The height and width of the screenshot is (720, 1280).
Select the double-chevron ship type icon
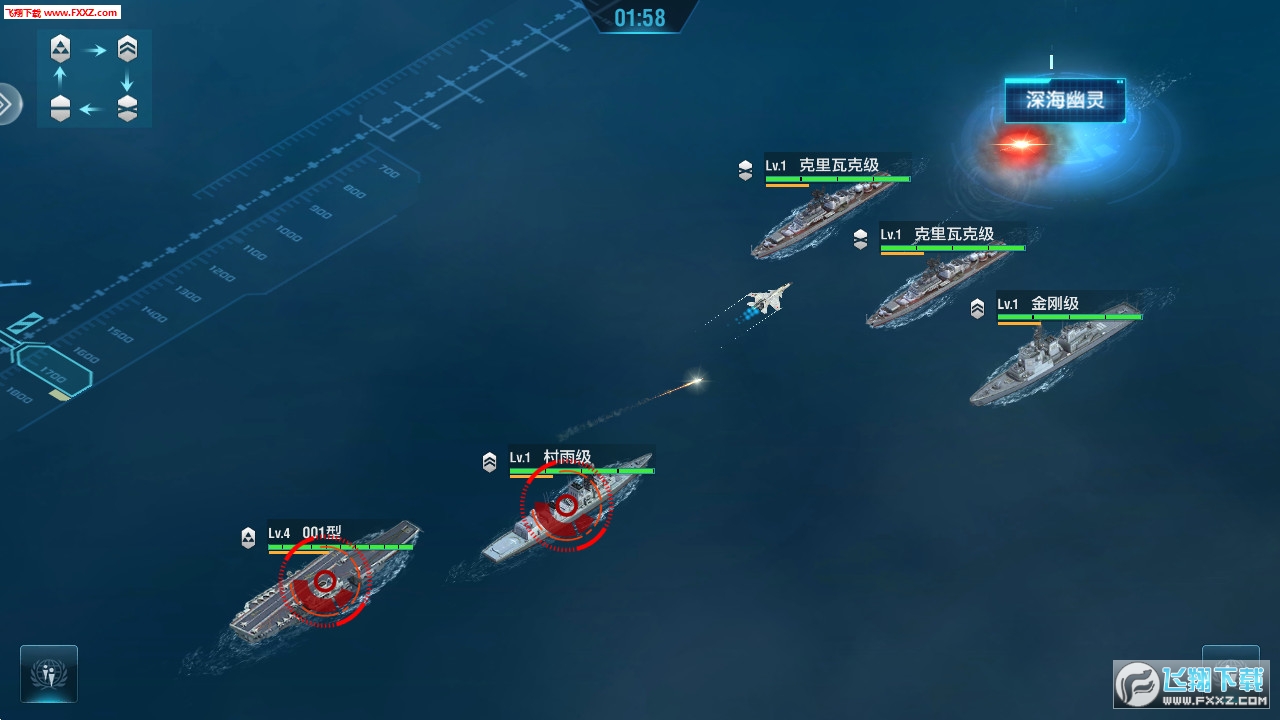(127, 47)
